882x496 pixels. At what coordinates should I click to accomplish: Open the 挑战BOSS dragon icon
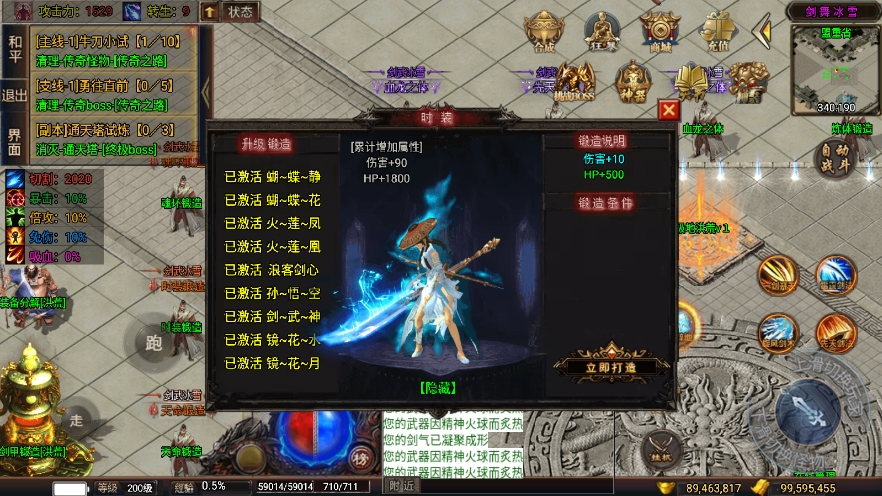tap(575, 80)
